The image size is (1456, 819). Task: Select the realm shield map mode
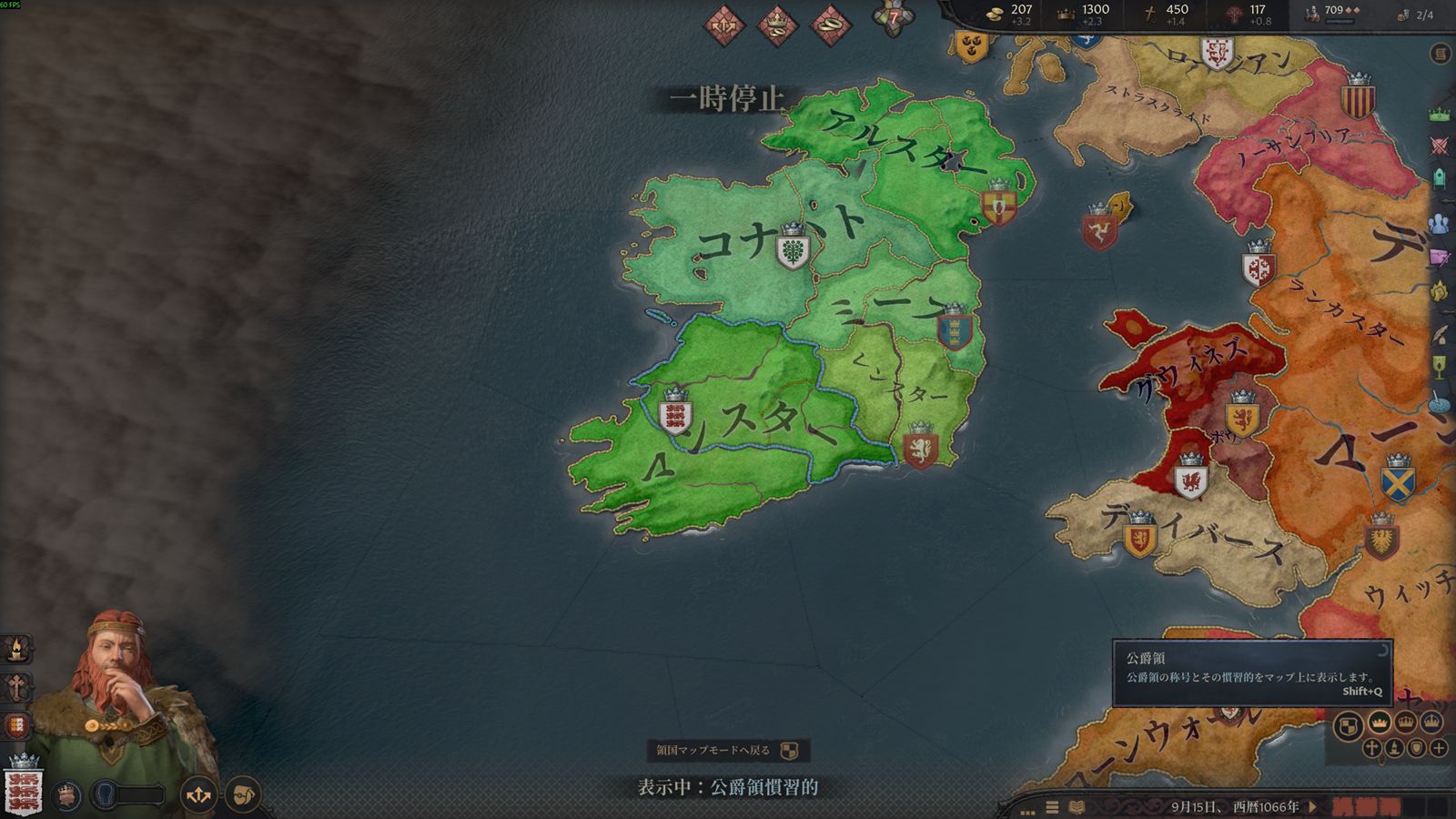[1349, 725]
